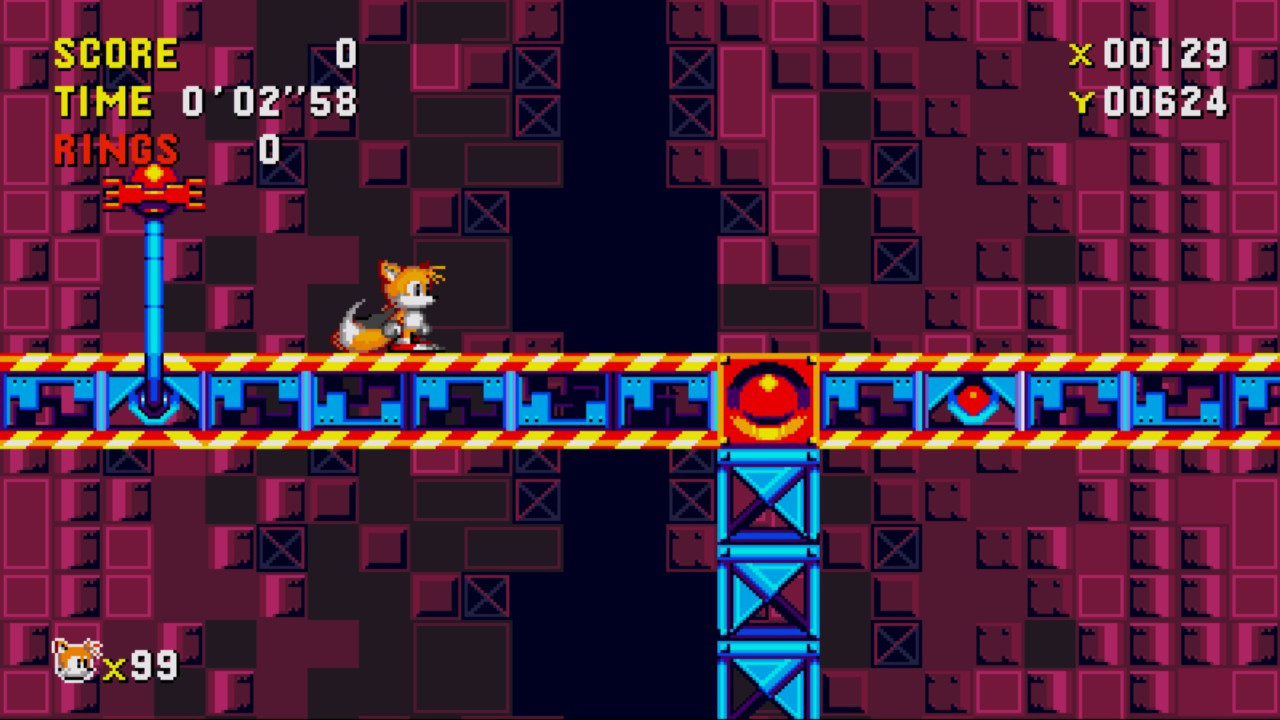
Task: Click the red spring atop the blue pole
Action: tap(152, 190)
